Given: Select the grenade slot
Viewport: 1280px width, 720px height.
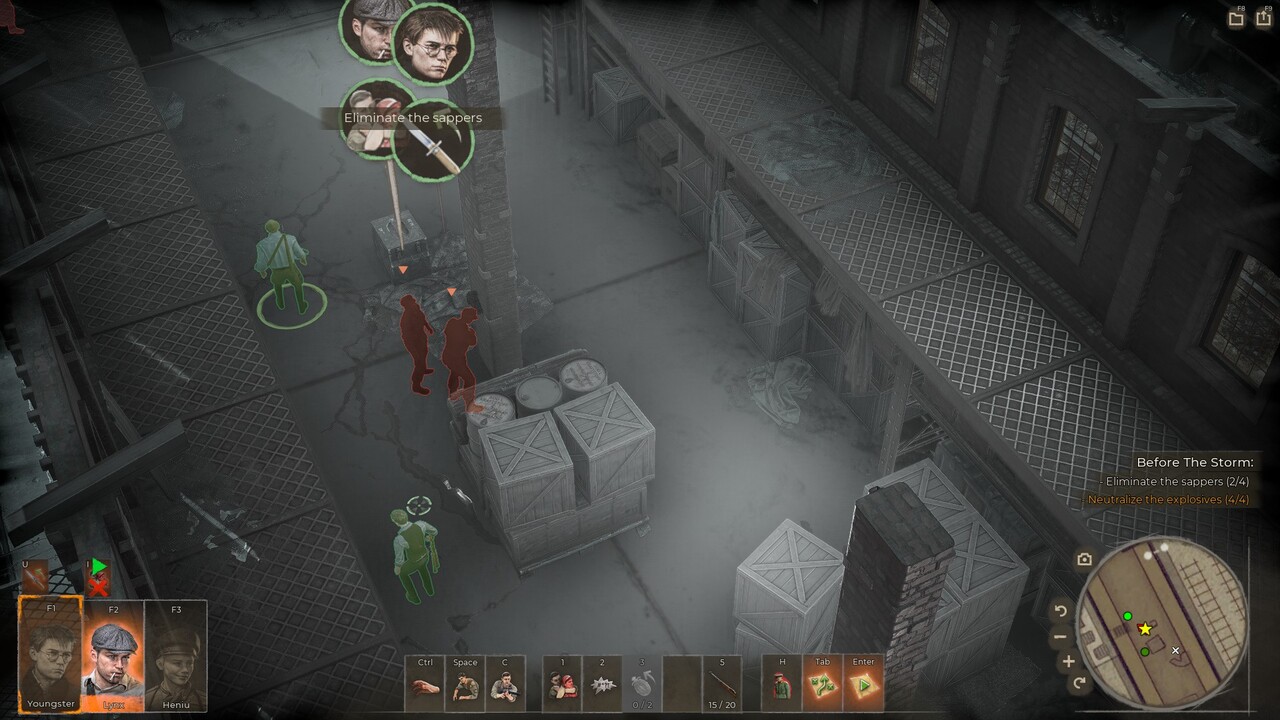Looking at the screenshot, I should tap(642, 686).
